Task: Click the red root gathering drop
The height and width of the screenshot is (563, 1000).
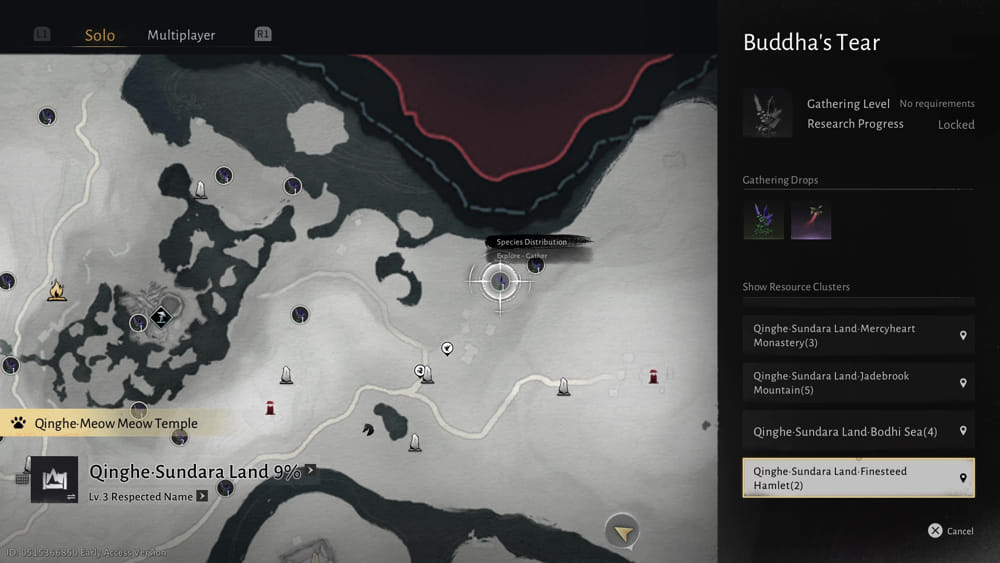Action: tap(811, 220)
